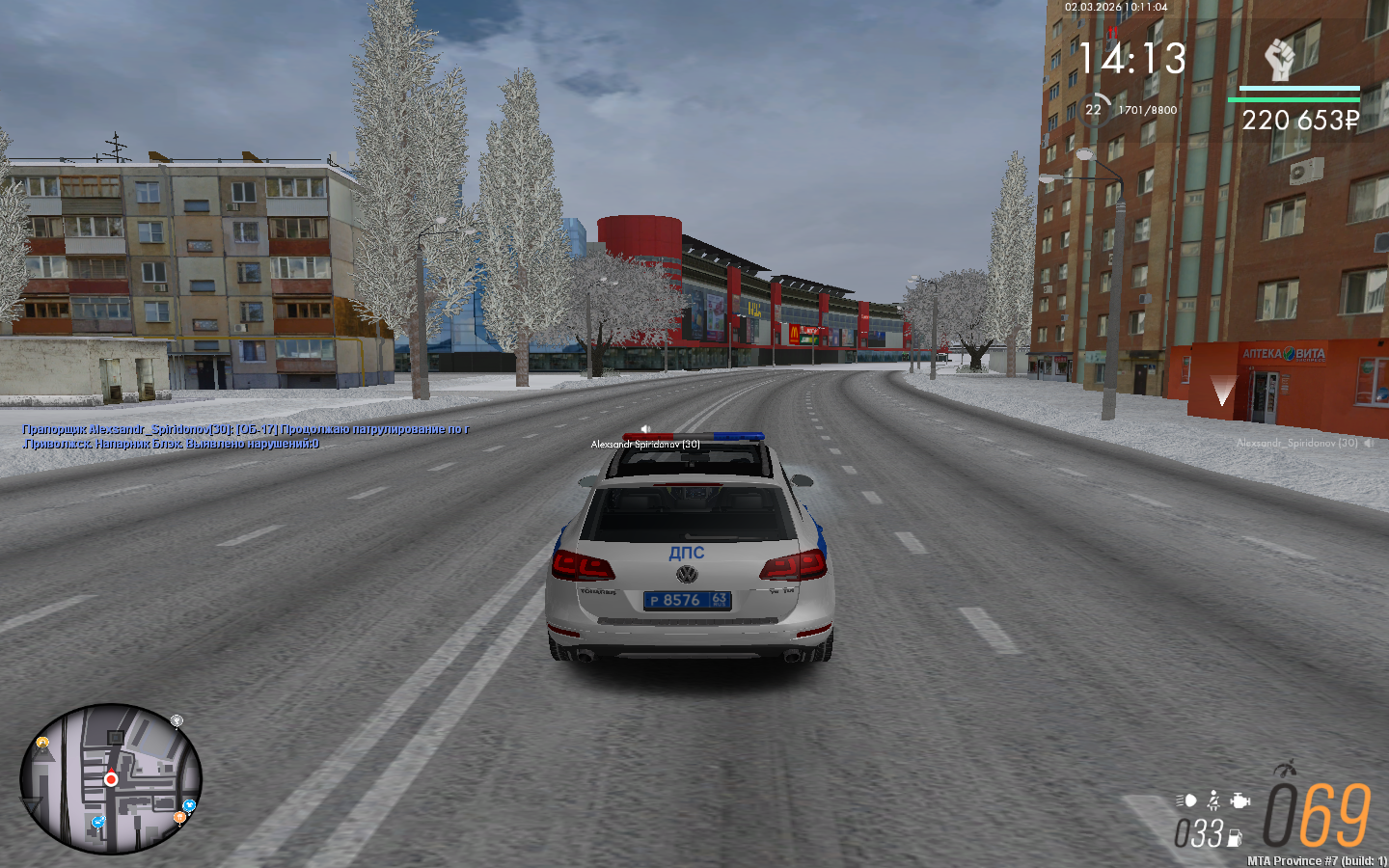This screenshot has height=868, width=1389.
Task: Toggle the headlights indicator icon
Action: pos(1186,800)
